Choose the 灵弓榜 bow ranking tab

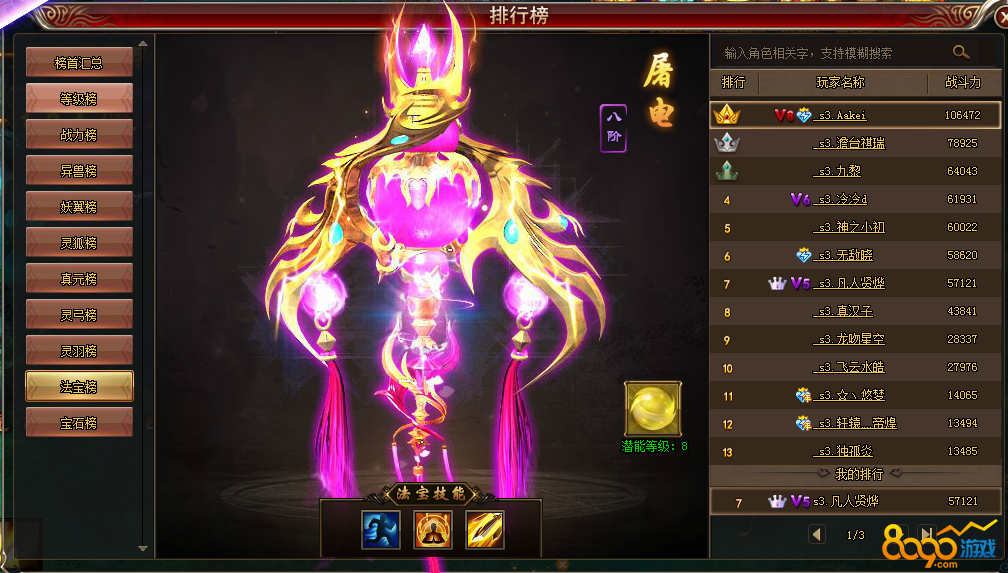pyautogui.click(x=79, y=315)
